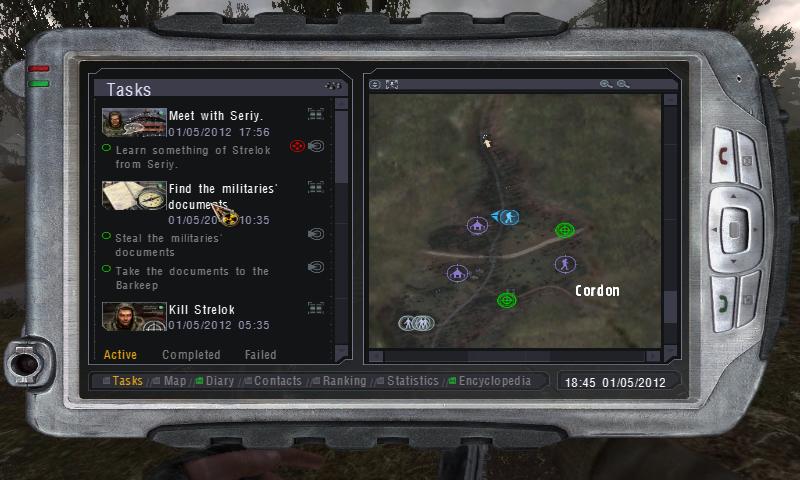
Task: Show Failed tasks
Action: click(x=260, y=355)
